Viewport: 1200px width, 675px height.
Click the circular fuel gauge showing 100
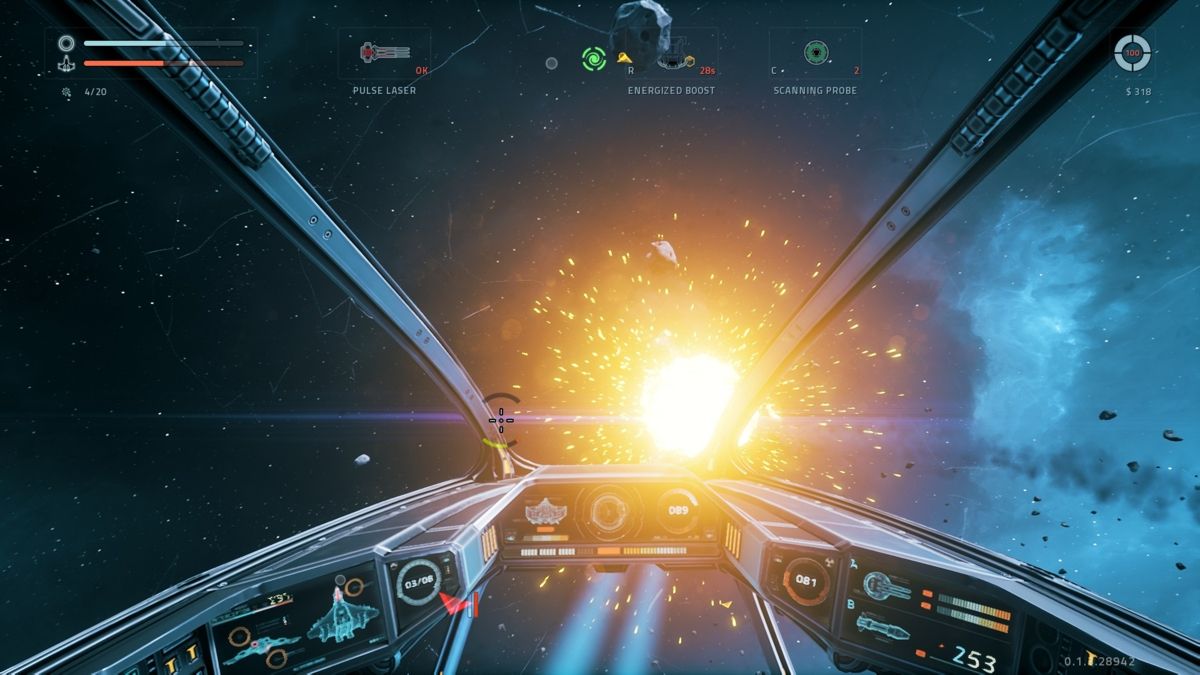point(1132,52)
